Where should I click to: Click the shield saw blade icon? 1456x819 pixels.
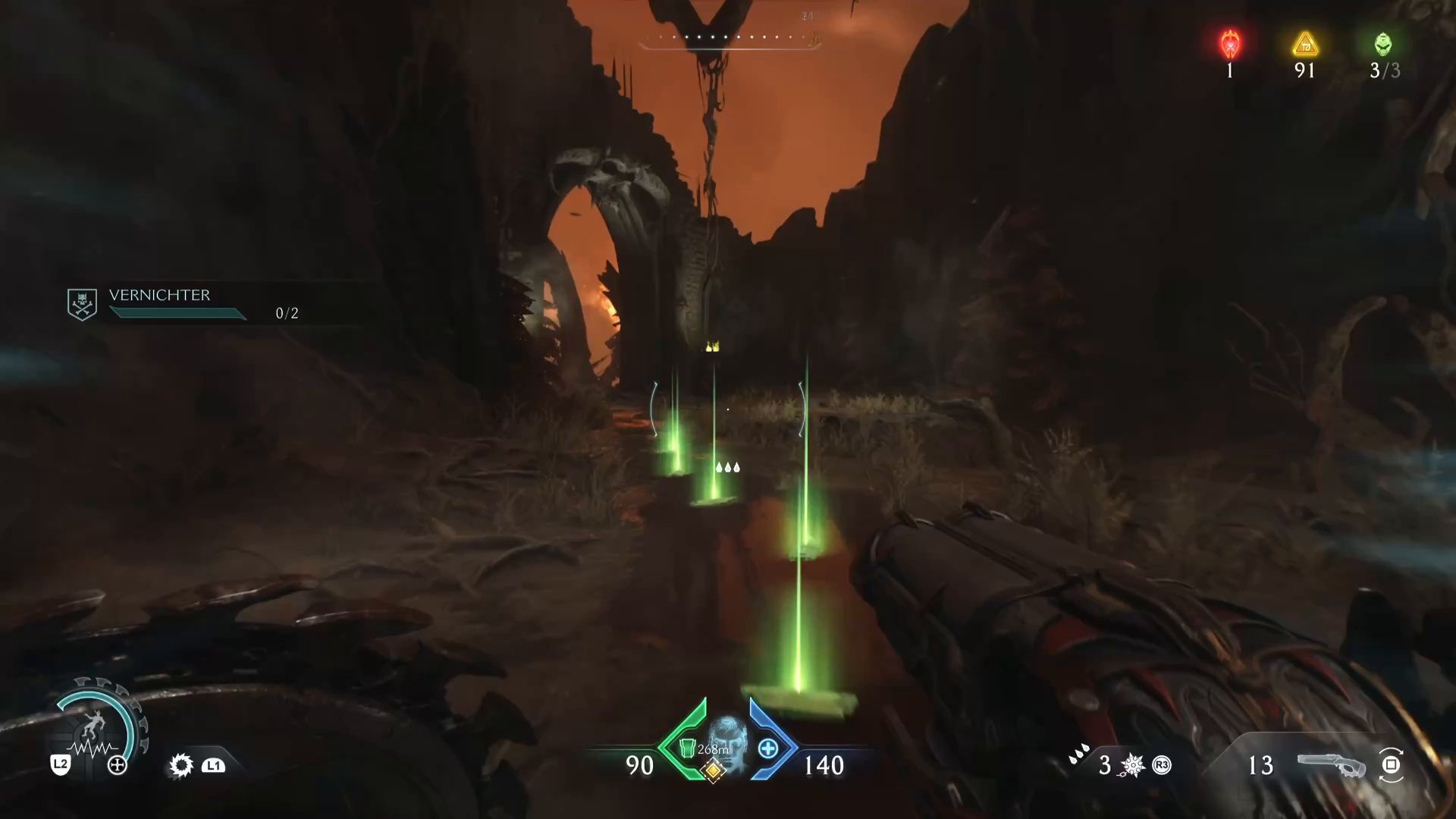[181, 764]
